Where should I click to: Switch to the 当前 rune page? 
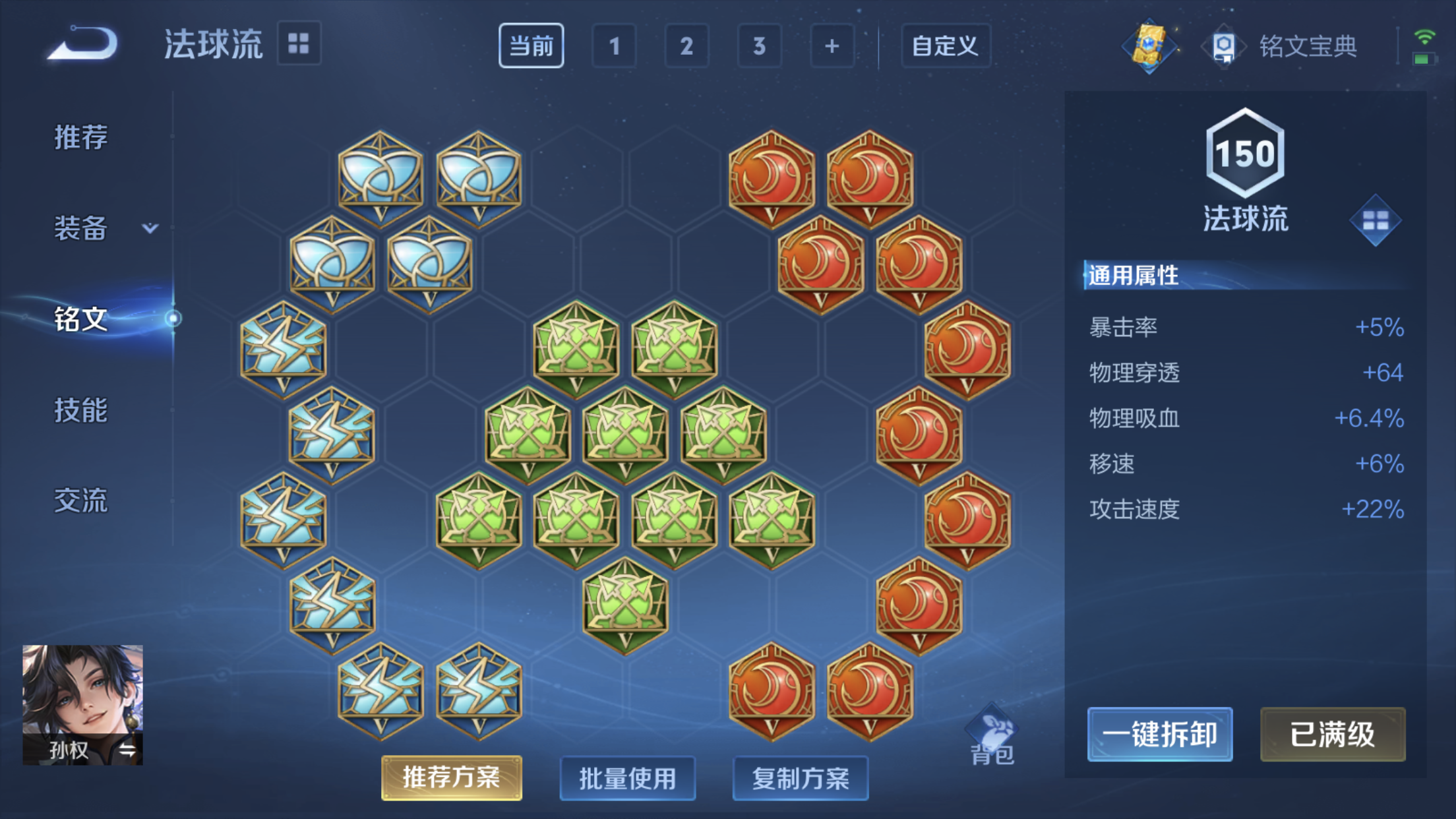pyautogui.click(x=531, y=45)
